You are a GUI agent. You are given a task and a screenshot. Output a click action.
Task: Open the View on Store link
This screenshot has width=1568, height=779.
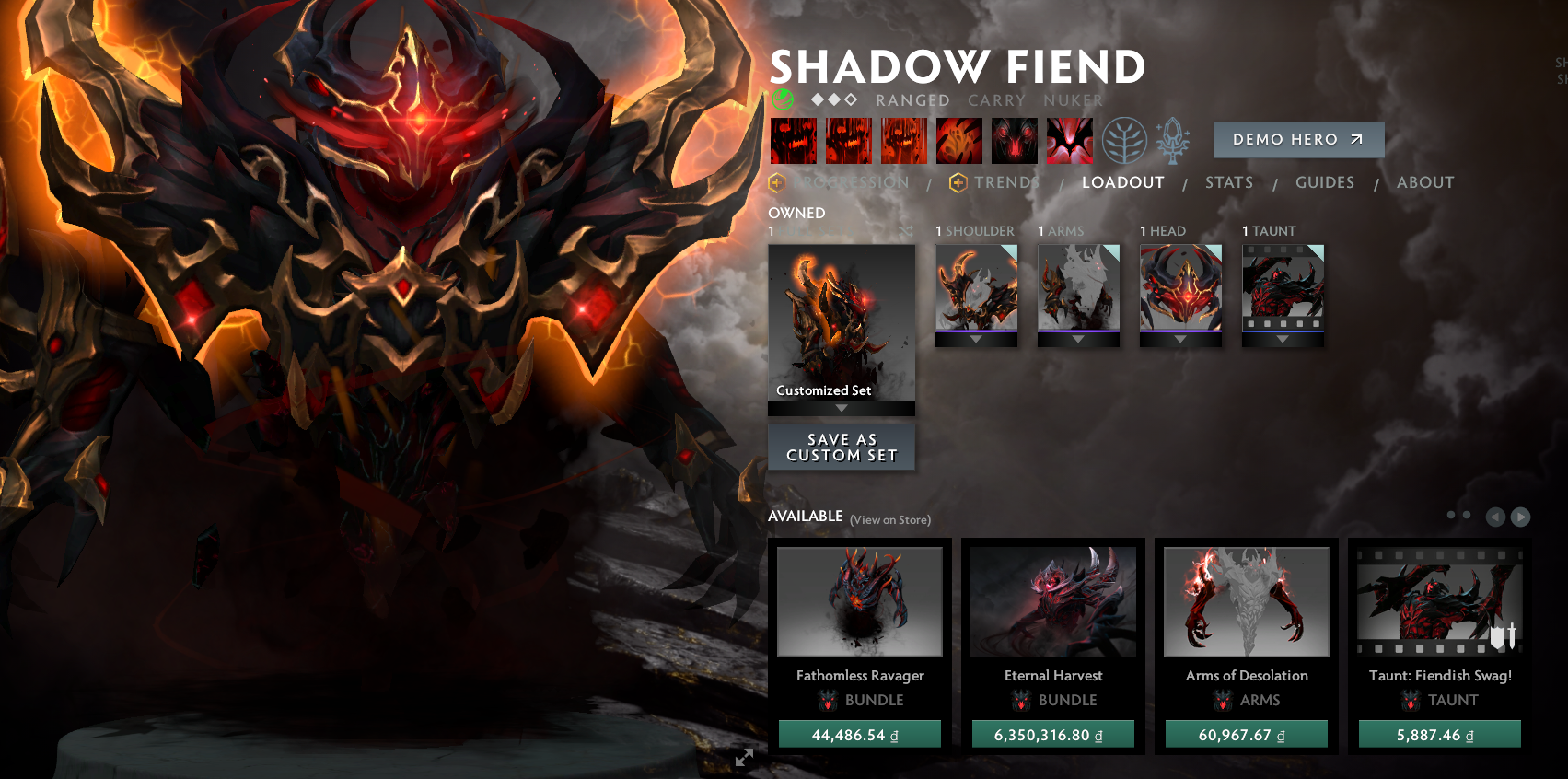click(x=889, y=519)
